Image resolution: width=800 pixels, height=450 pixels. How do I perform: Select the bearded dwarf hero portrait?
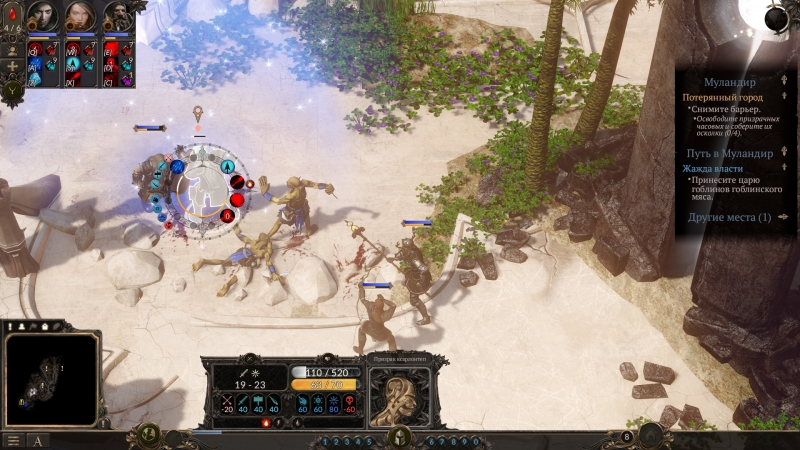coord(118,17)
